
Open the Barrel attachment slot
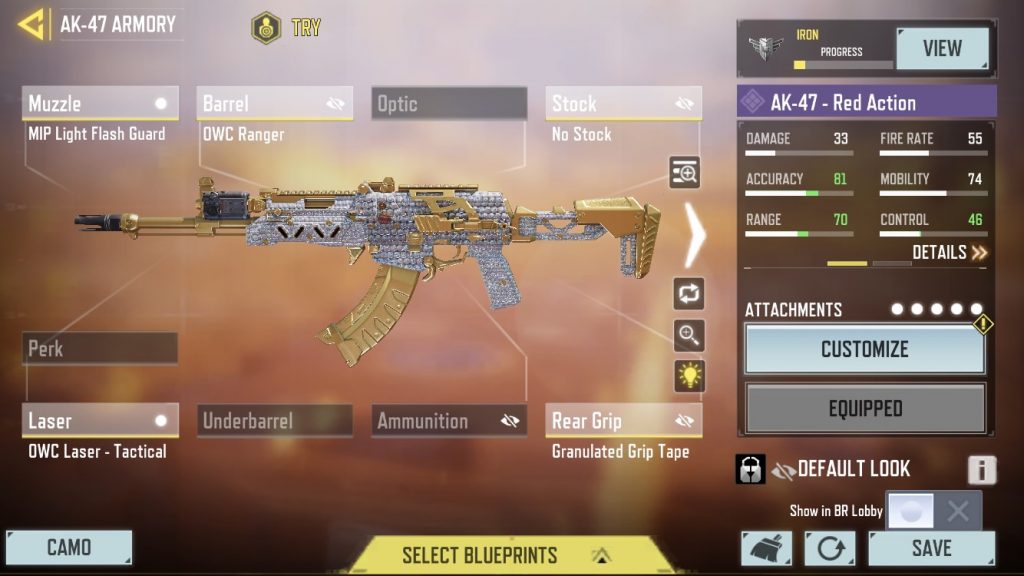pos(274,103)
